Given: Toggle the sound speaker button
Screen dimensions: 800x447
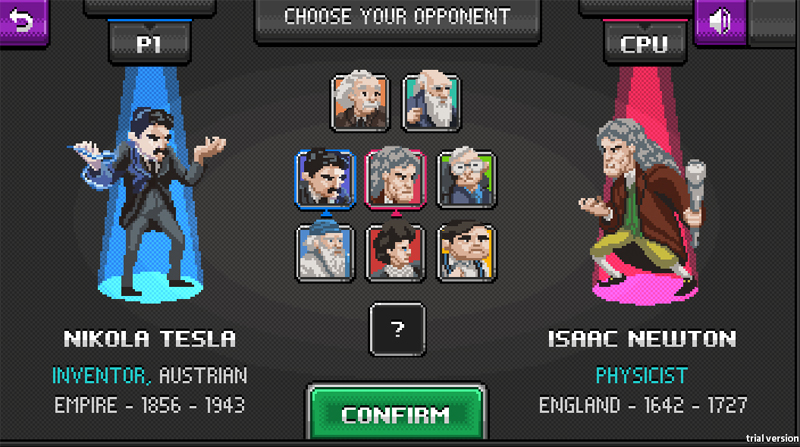Looking at the screenshot, I should 721,20.
